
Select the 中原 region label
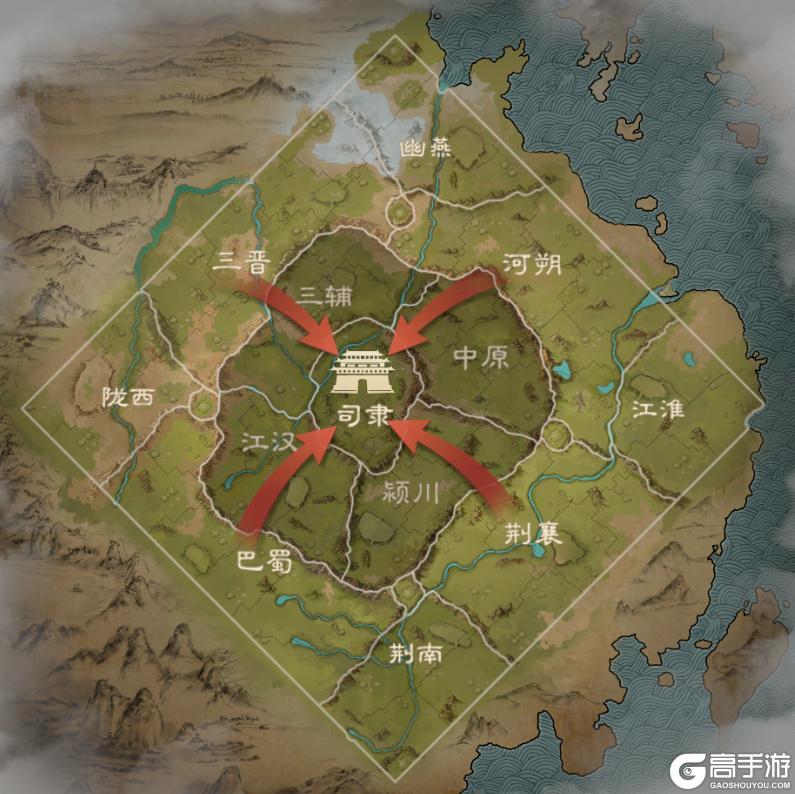pyautogui.click(x=482, y=358)
